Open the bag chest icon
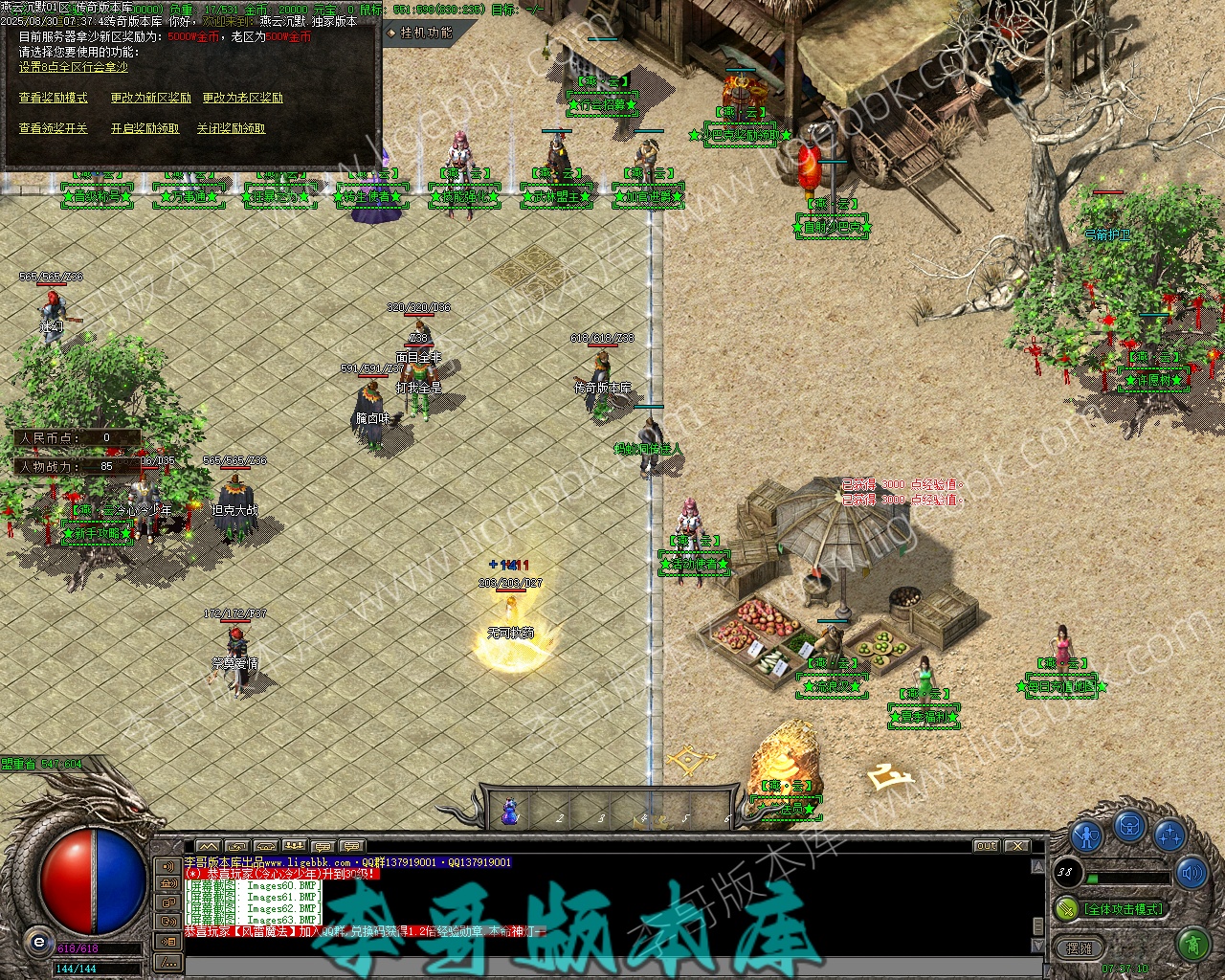 click(1130, 825)
